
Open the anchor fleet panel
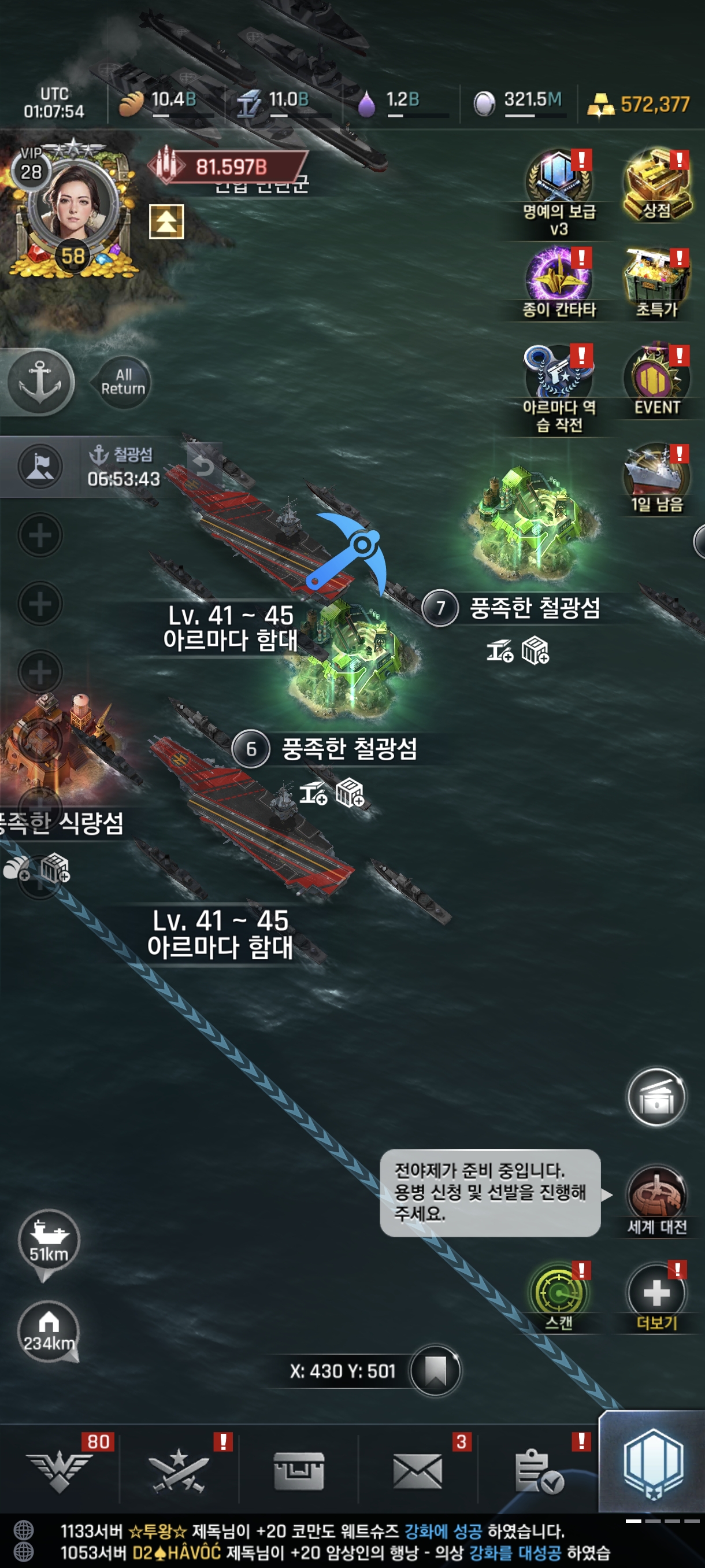pyautogui.click(x=40, y=382)
